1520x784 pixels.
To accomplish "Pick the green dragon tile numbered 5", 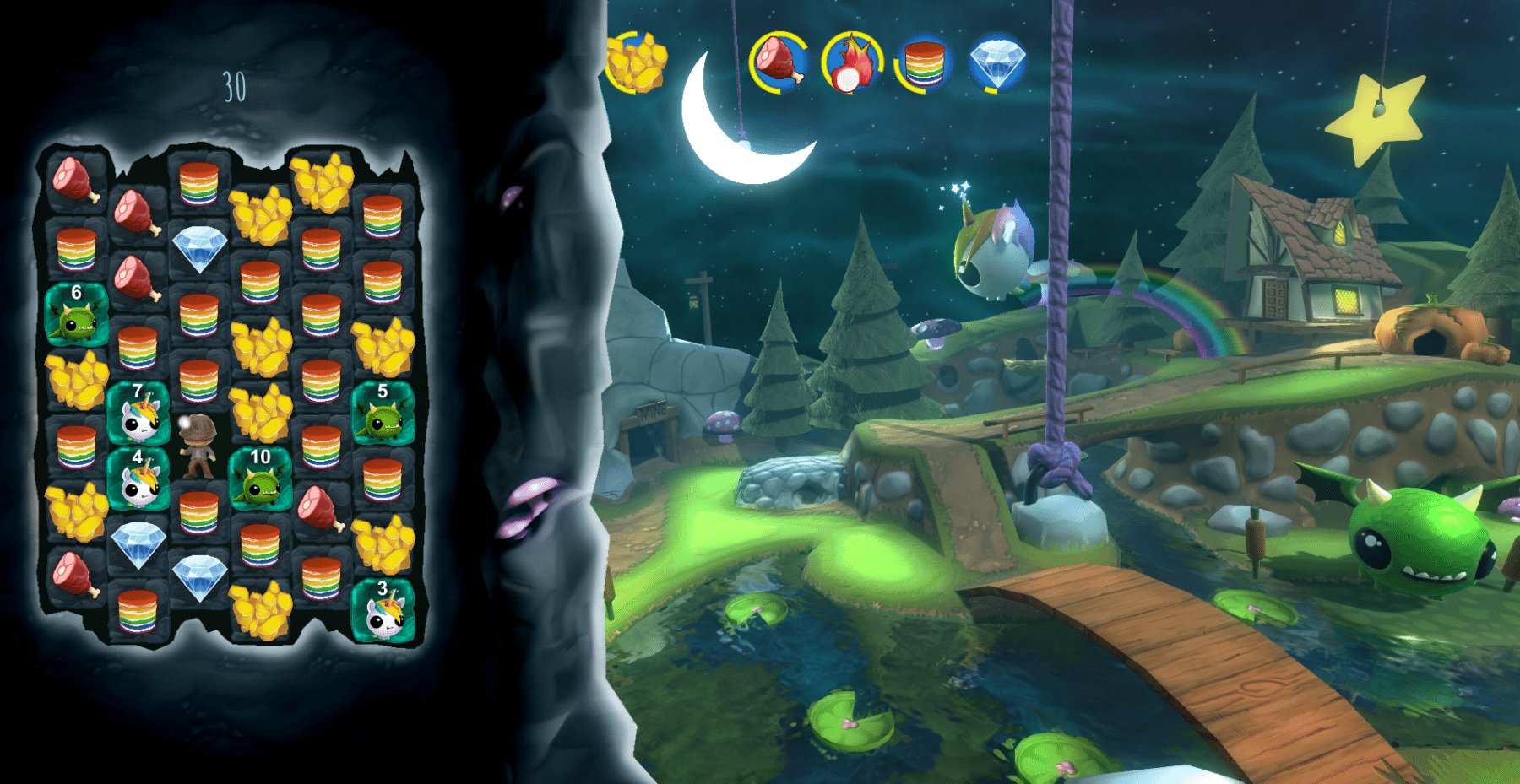I will (x=383, y=413).
